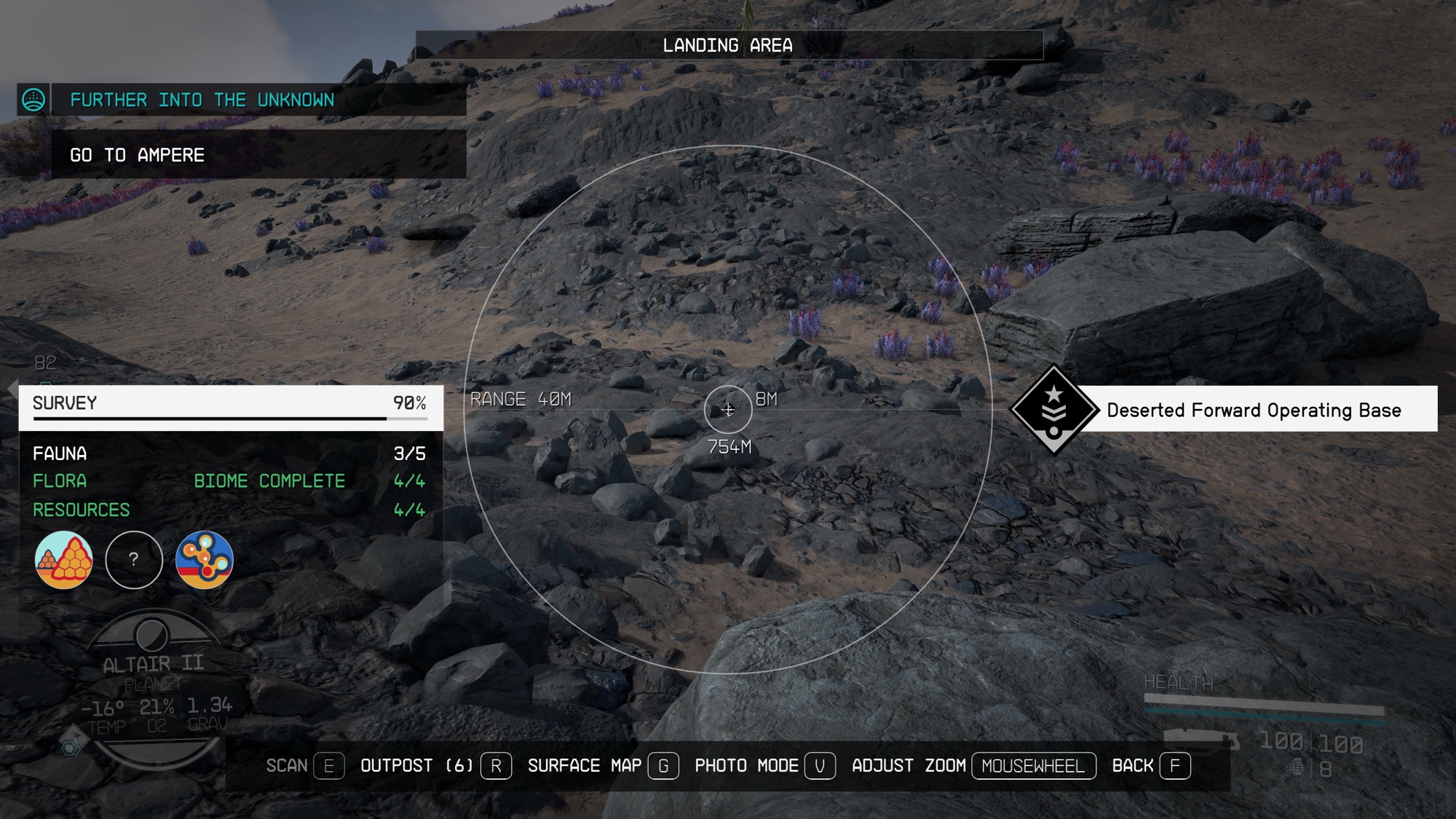The width and height of the screenshot is (1456, 819).
Task: Click the orange honeycomb resource icon
Action: [64, 560]
